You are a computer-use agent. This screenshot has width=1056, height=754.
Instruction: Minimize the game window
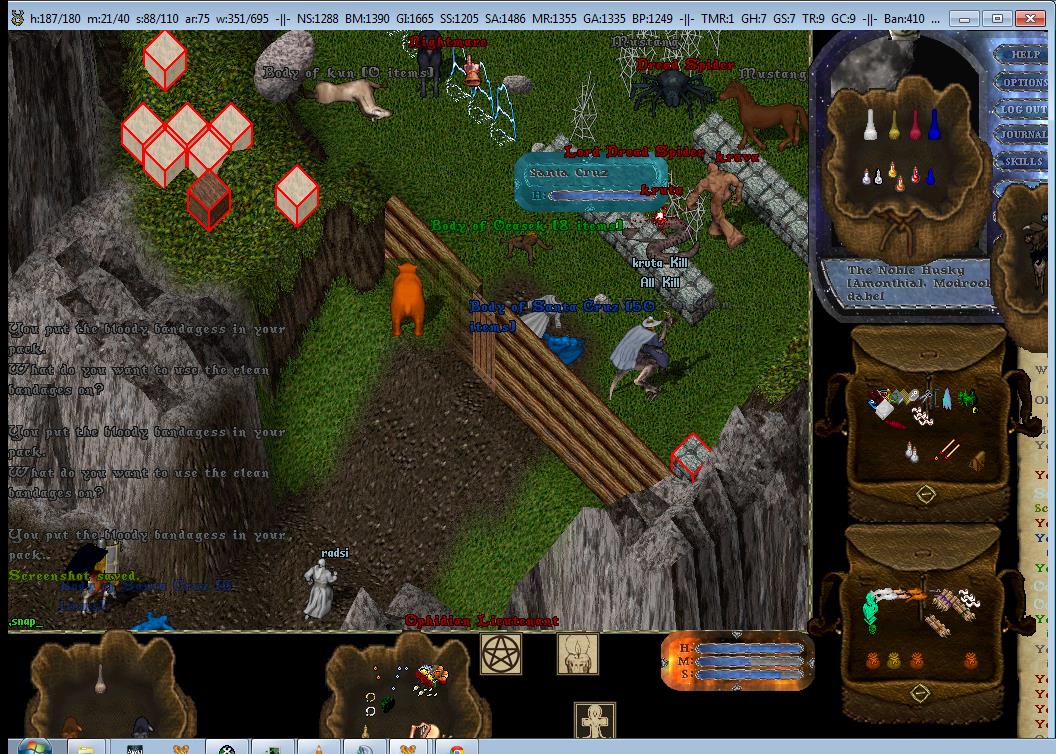[x=965, y=18]
